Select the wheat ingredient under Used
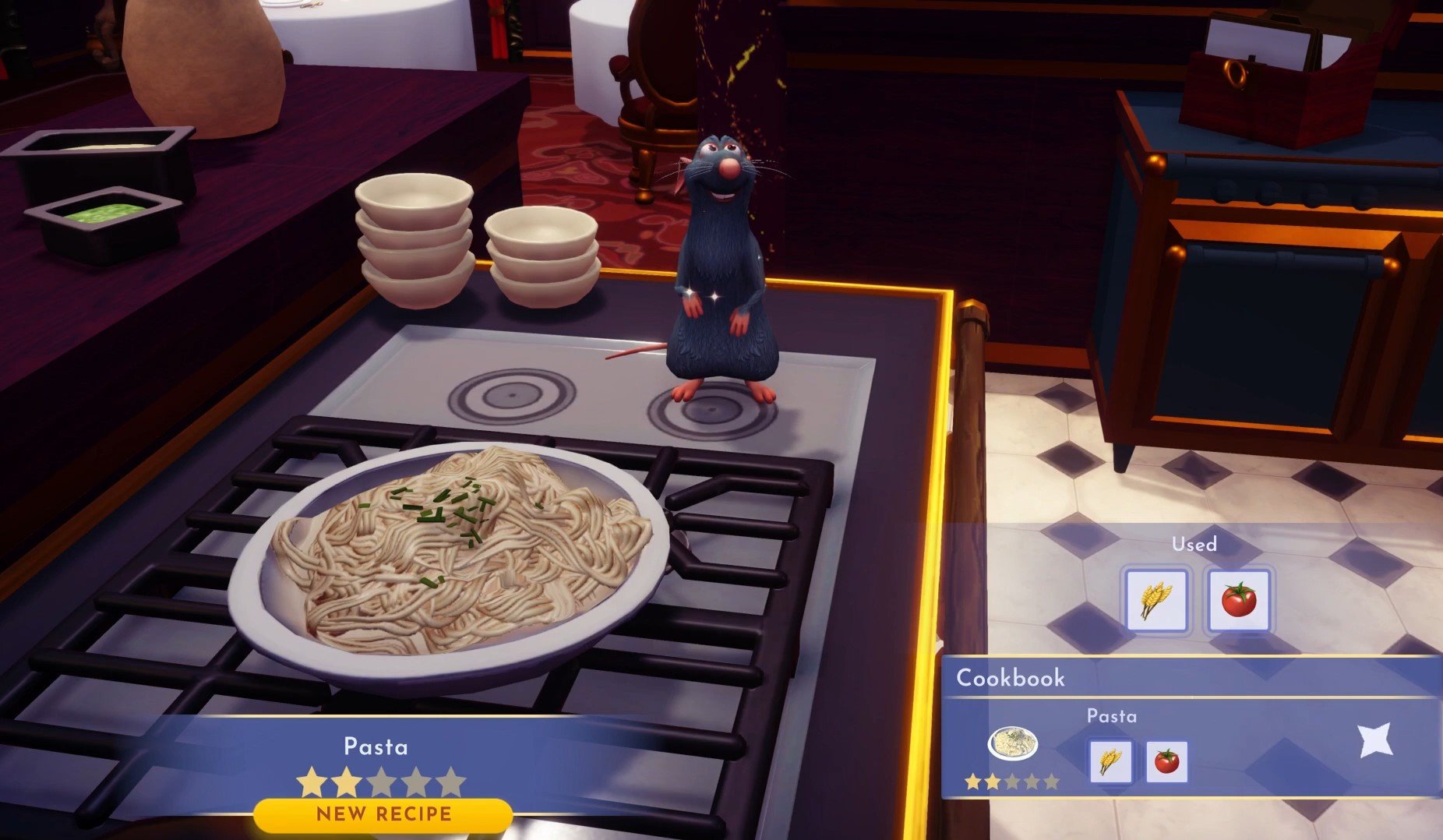The image size is (1443, 840). coord(1156,600)
